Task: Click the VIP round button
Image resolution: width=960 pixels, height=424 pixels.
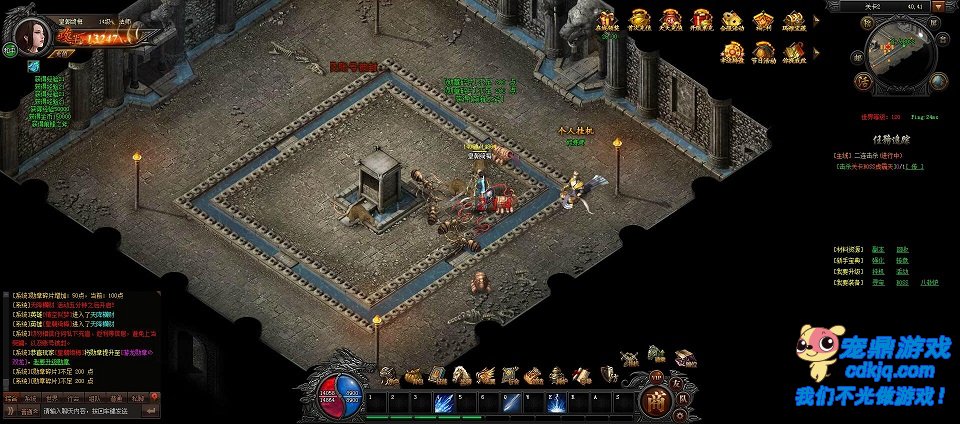Action: tap(657, 377)
